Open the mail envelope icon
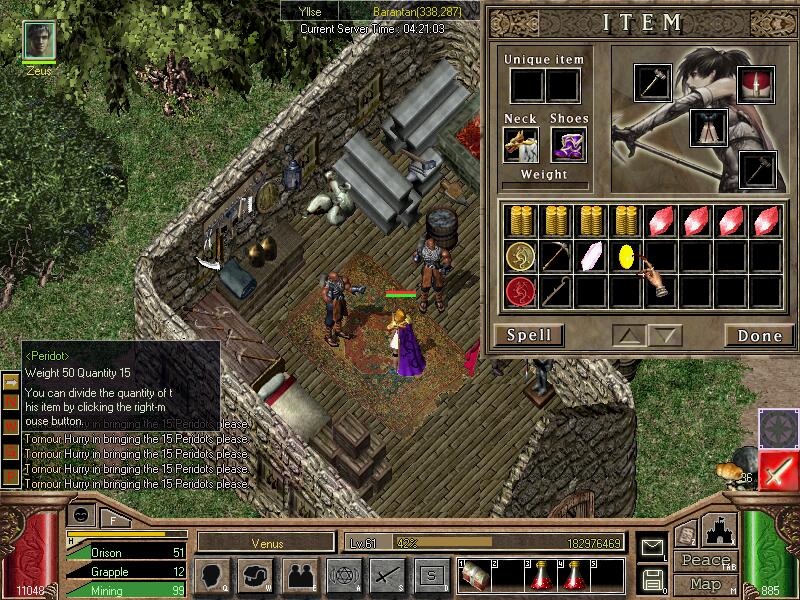The image size is (800, 600). (652, 547)
